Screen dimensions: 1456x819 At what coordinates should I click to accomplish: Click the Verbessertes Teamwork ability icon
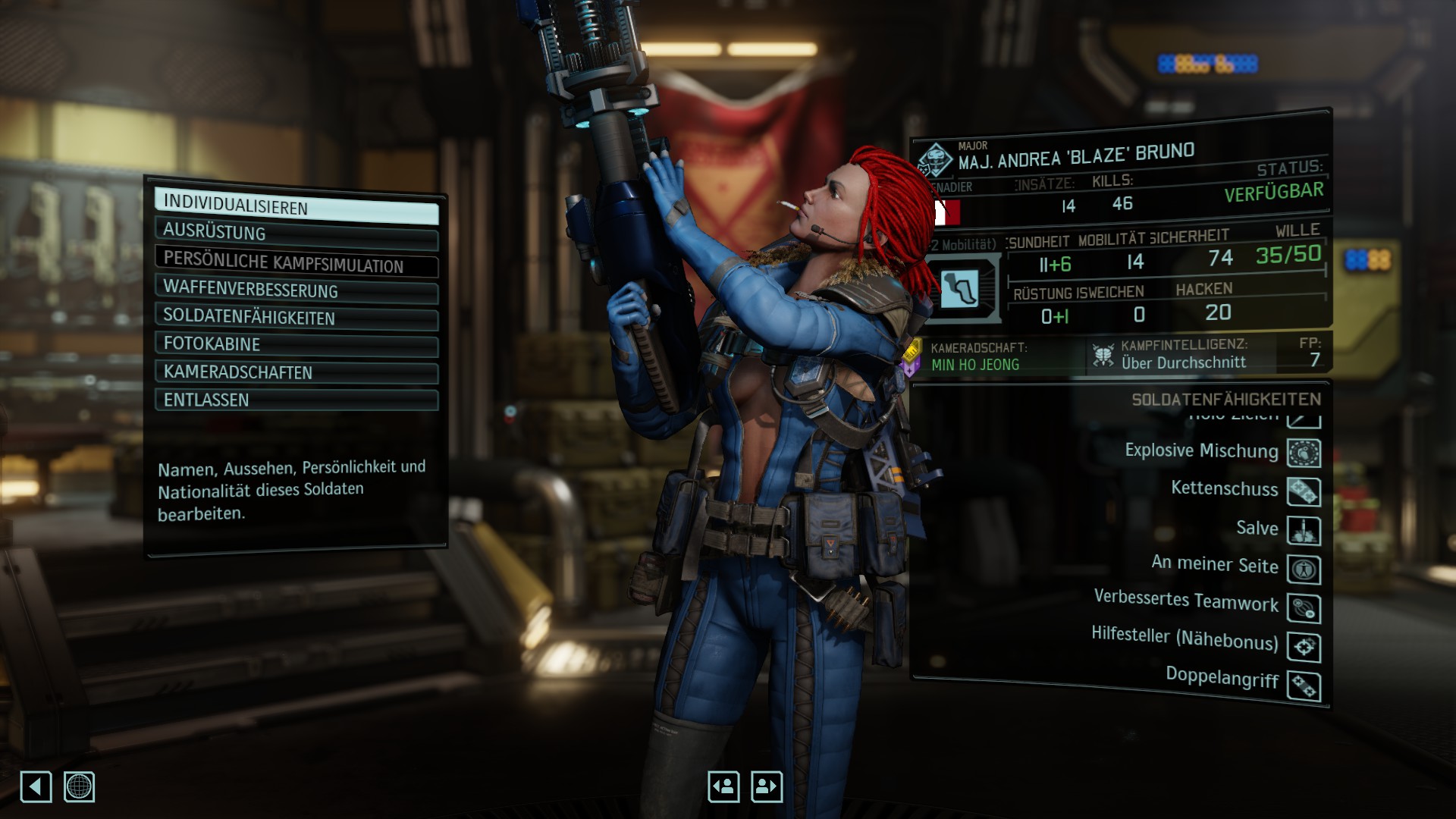[x=1304, y=609]
